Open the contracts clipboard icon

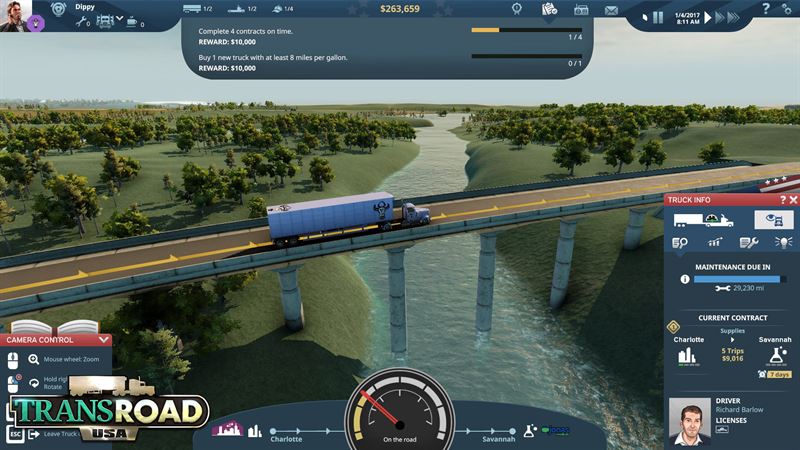click(549, 10)
